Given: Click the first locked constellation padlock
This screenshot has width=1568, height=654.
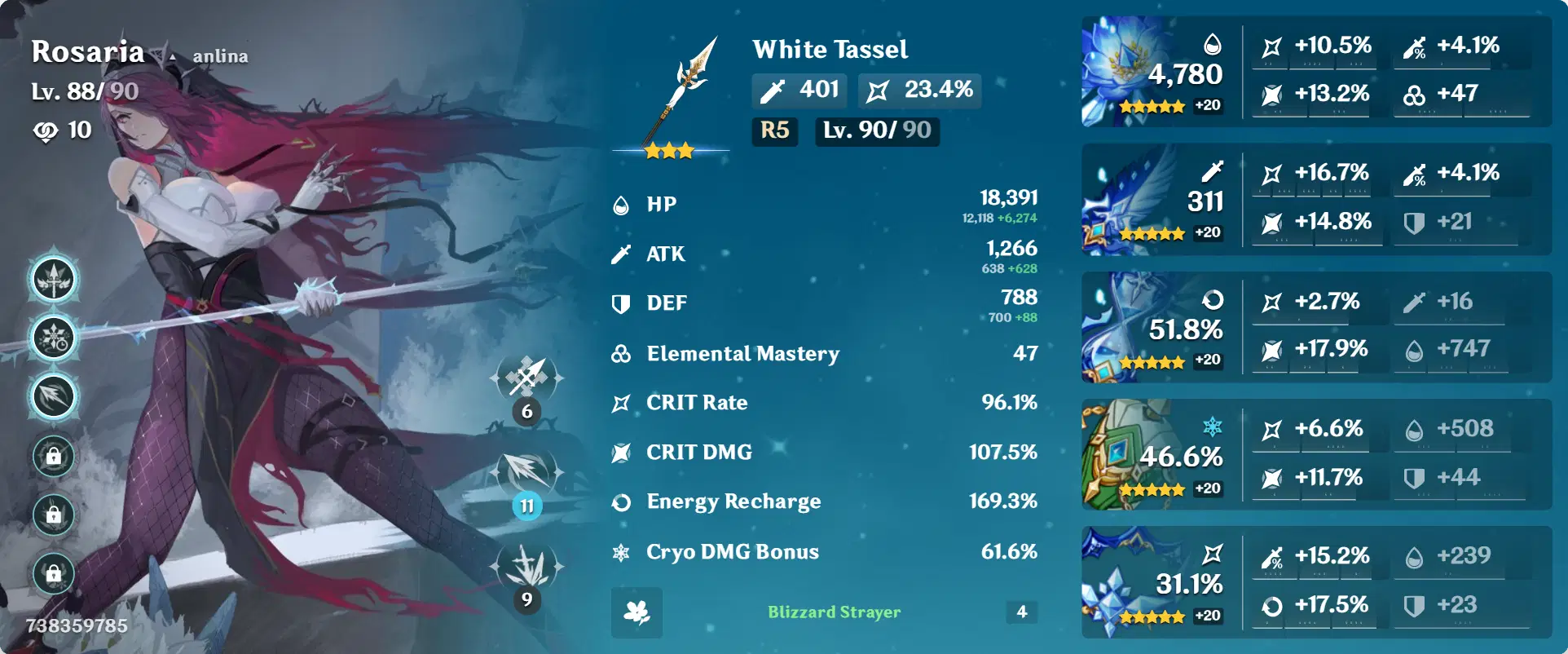Looking at the screenshot, I should tap(52, 457).
